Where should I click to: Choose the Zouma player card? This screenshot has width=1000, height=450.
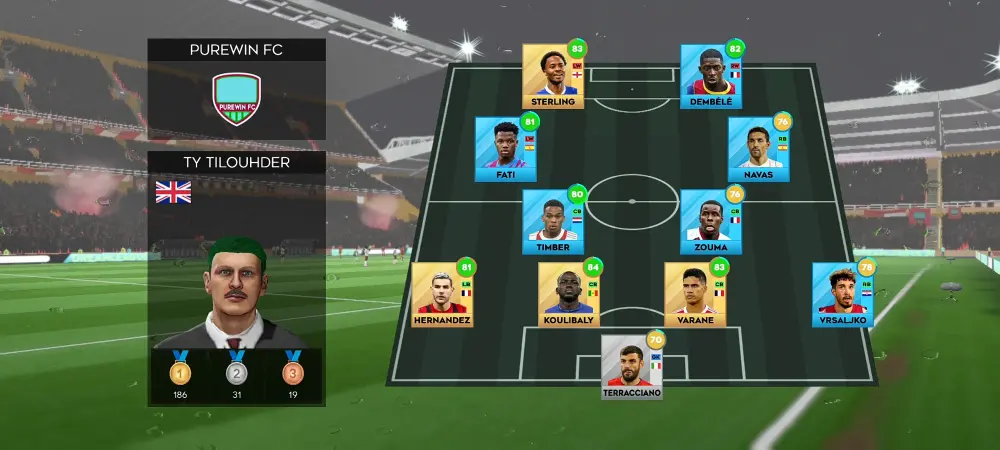click(711, 222)
